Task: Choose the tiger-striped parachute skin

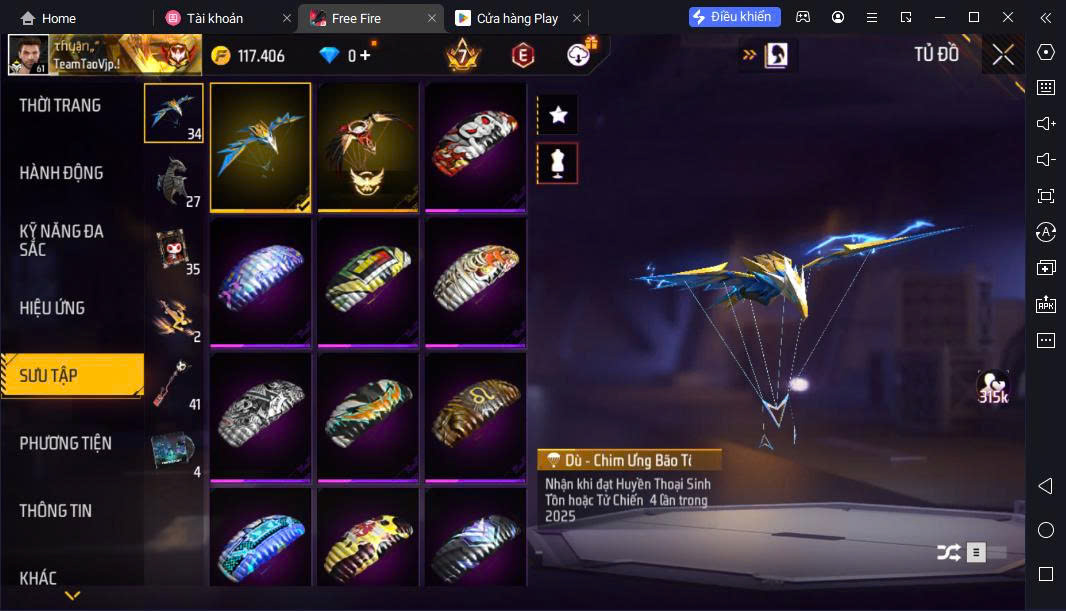Action: 475,282
